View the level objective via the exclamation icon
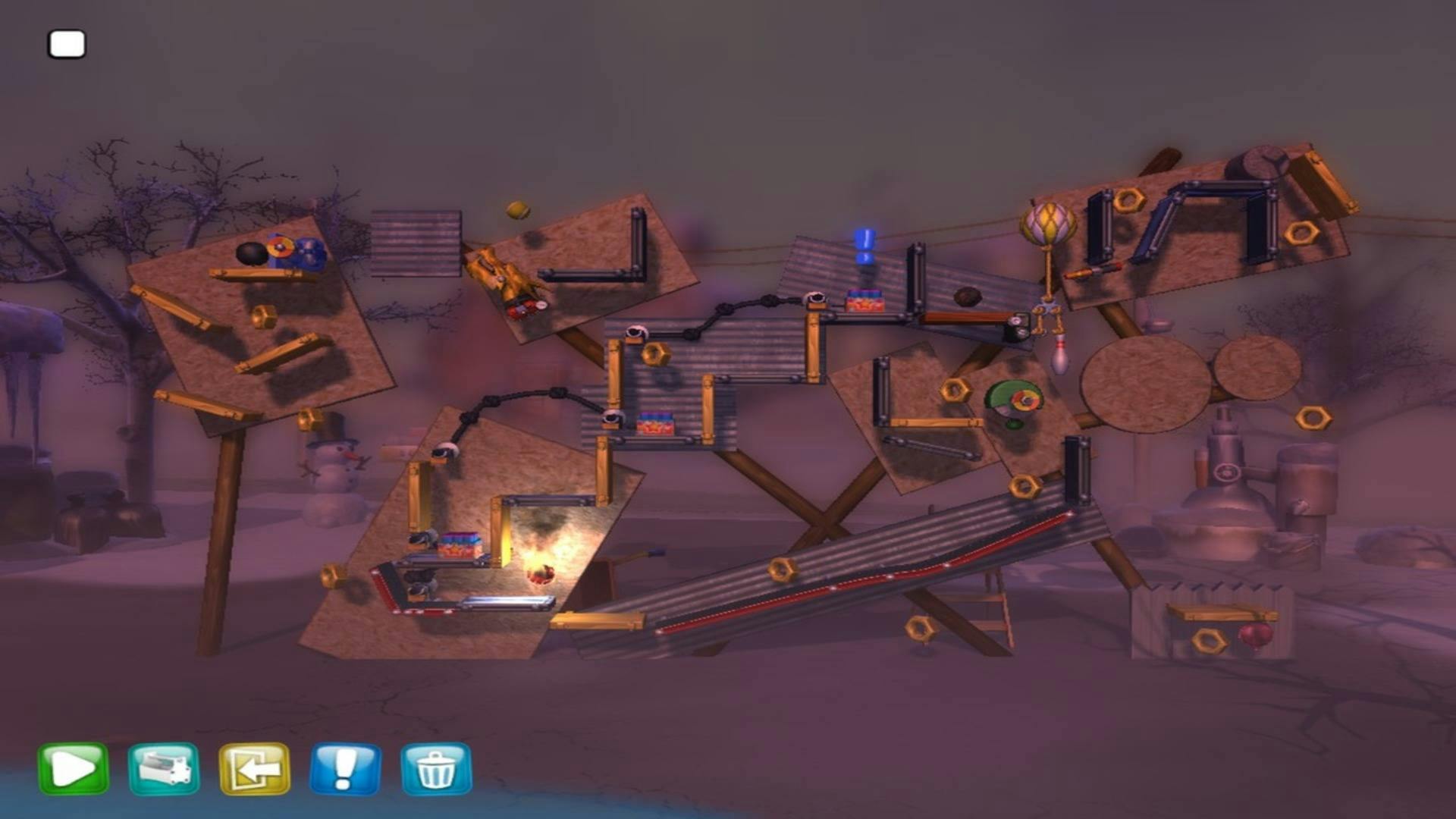Viewport: 1456px width, 819px height. click(x=345, y=767)
